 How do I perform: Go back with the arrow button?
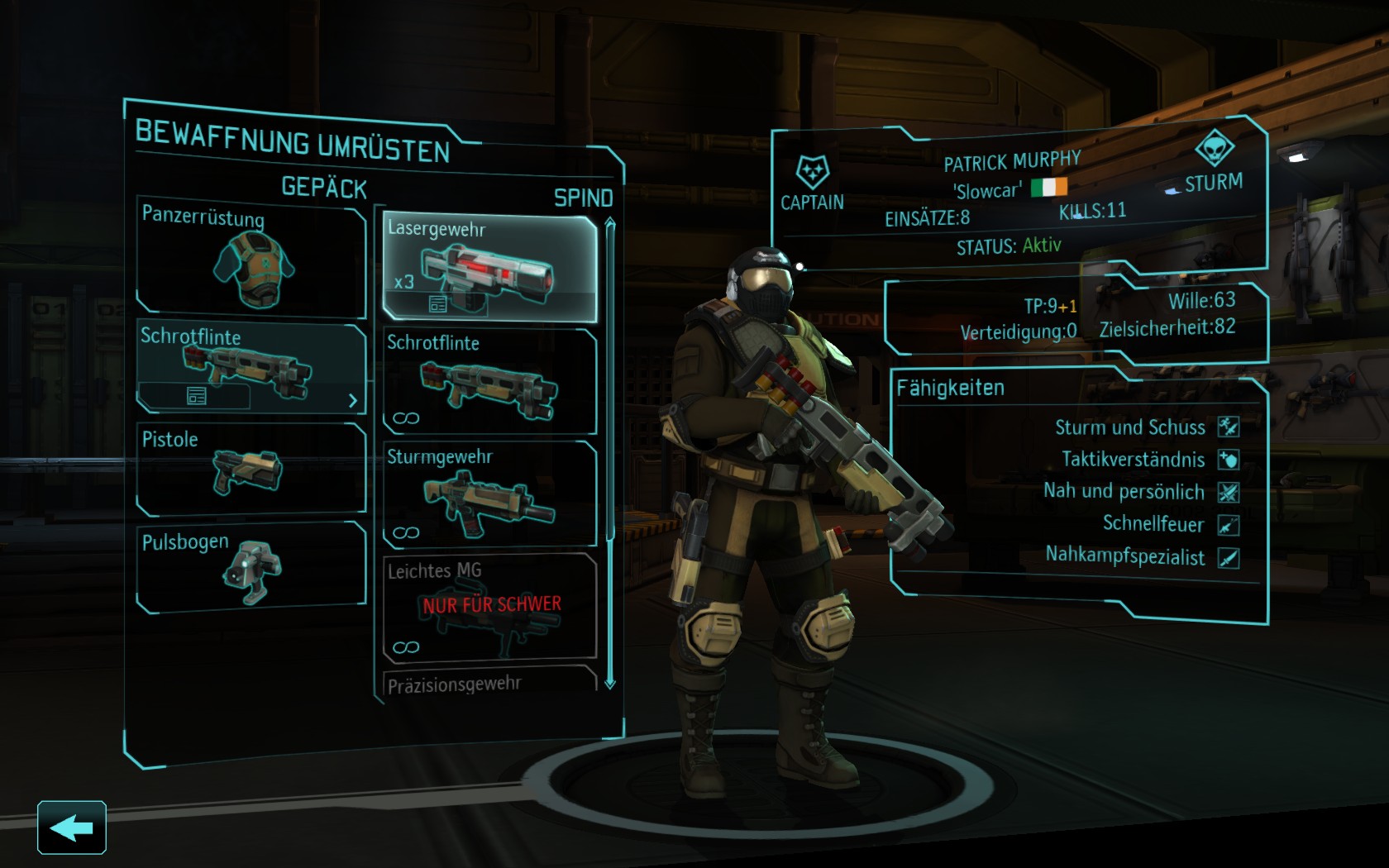click(x=72, y=827)
